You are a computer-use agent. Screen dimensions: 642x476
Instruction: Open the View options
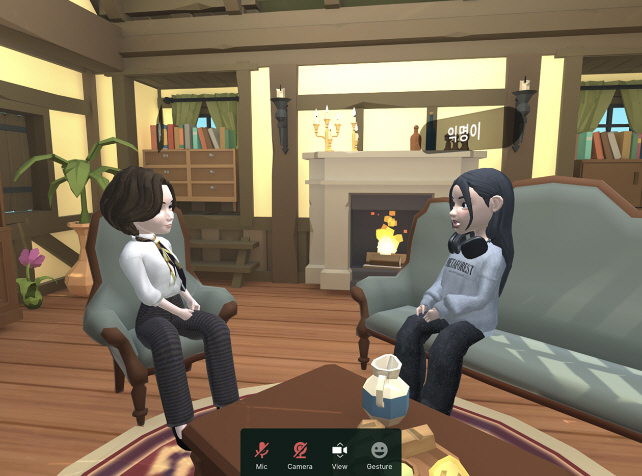(x=339, y=452)
